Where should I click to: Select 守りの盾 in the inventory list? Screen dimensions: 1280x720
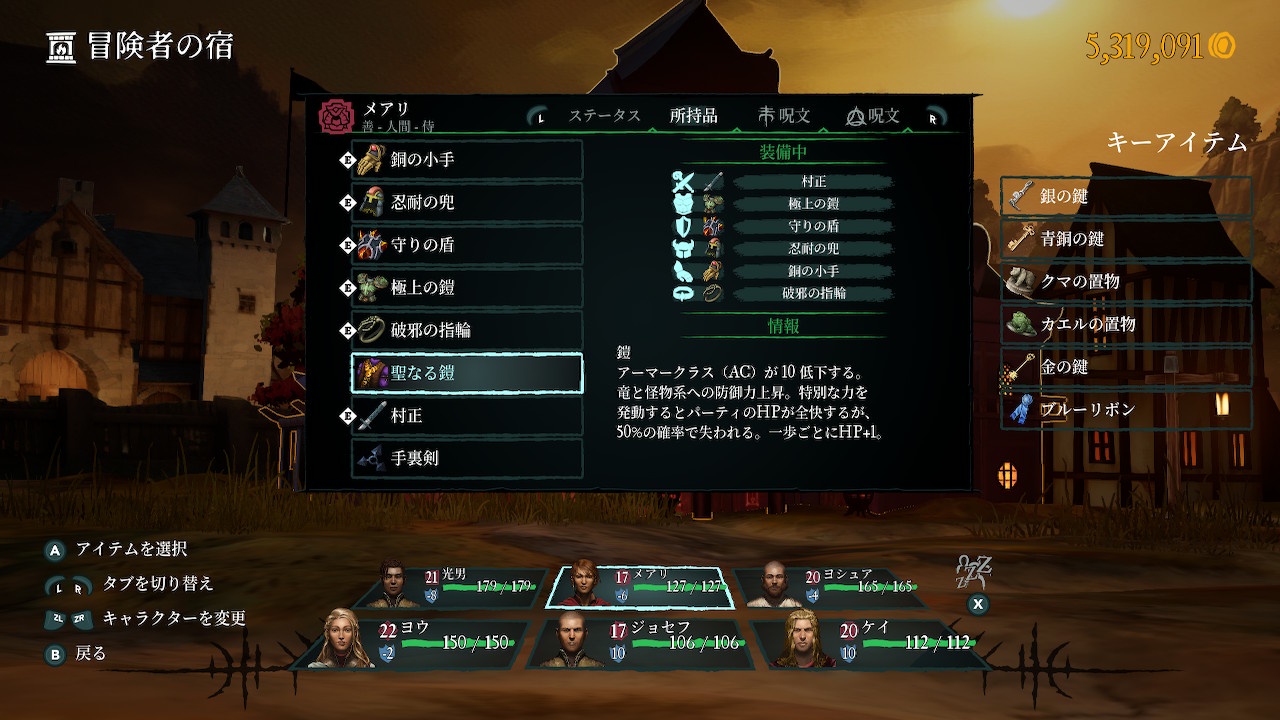pyautogui.click(x=467, y=245)
